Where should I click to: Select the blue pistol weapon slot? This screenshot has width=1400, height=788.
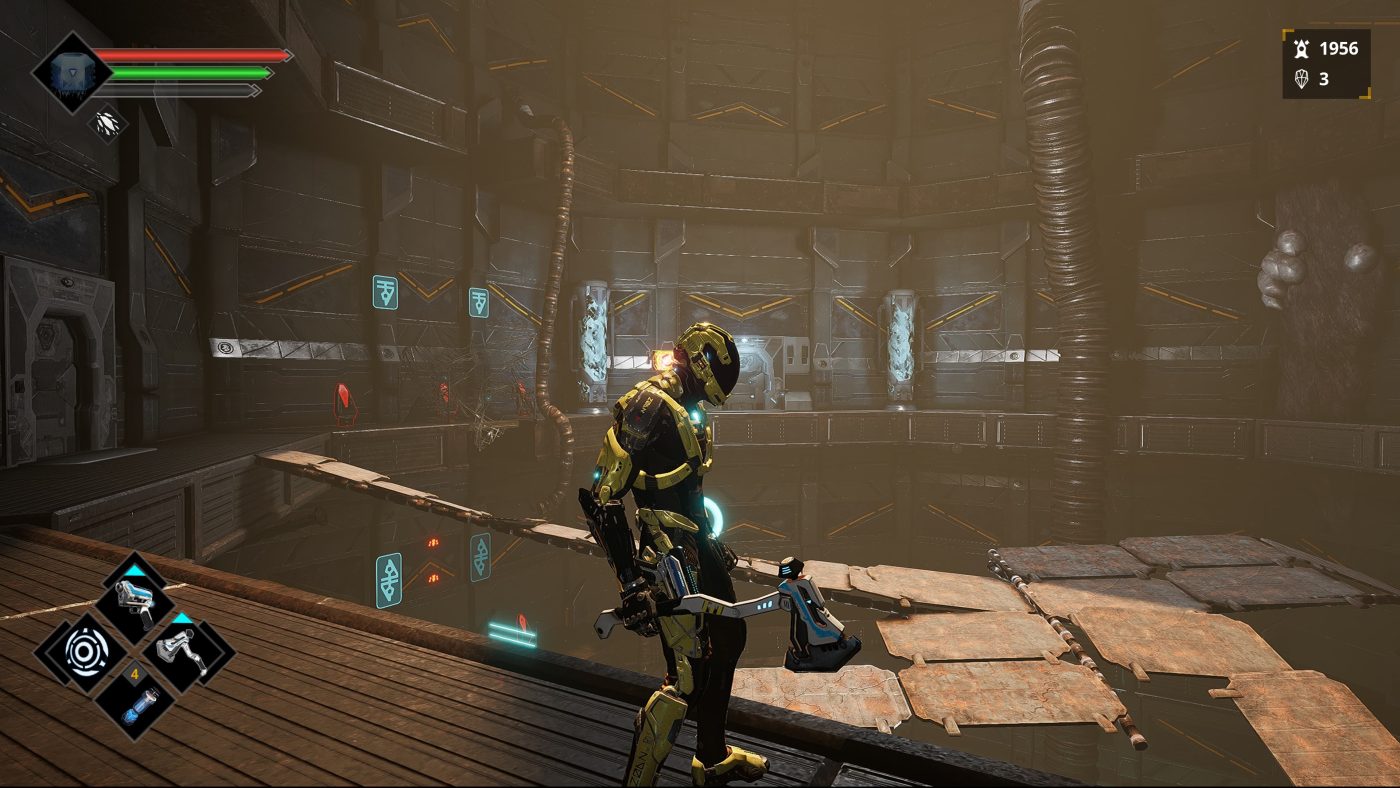click(x=135, y=602)
